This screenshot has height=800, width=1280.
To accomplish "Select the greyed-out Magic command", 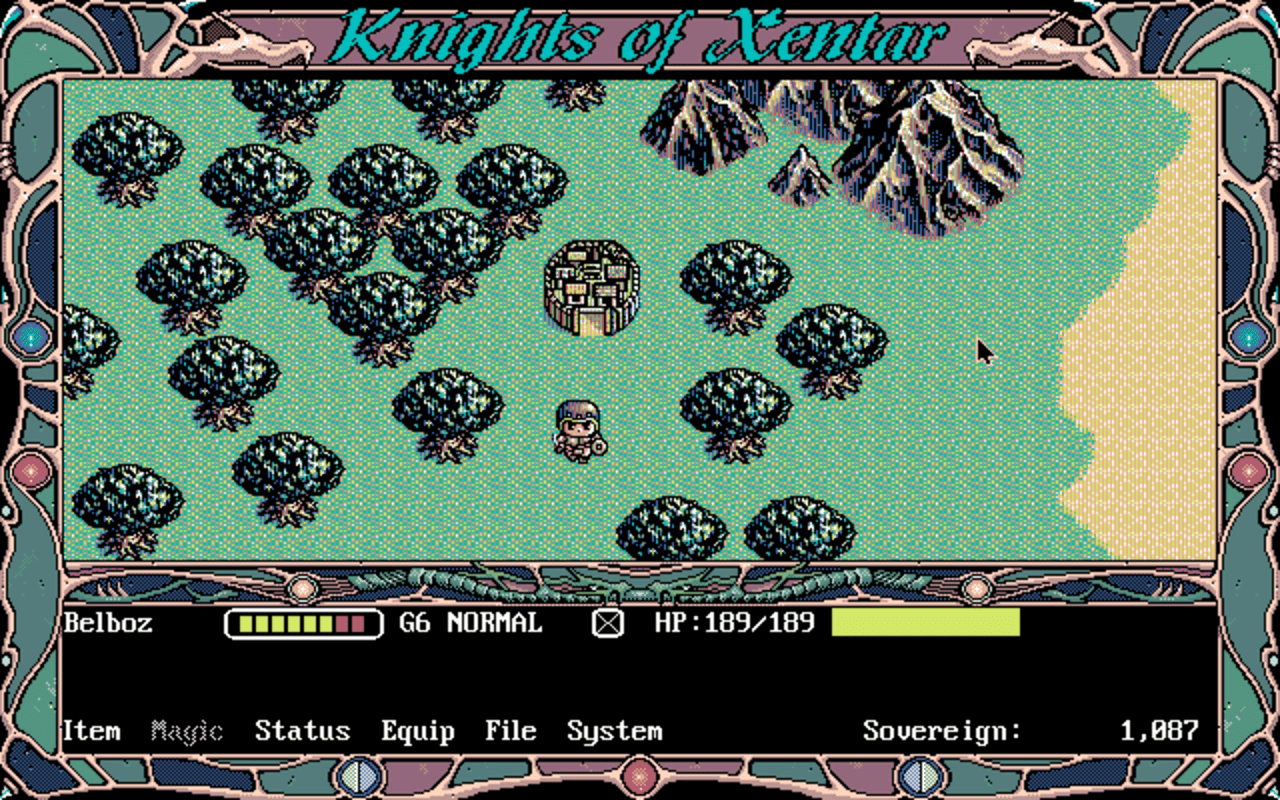I will [x=186, y=731].
